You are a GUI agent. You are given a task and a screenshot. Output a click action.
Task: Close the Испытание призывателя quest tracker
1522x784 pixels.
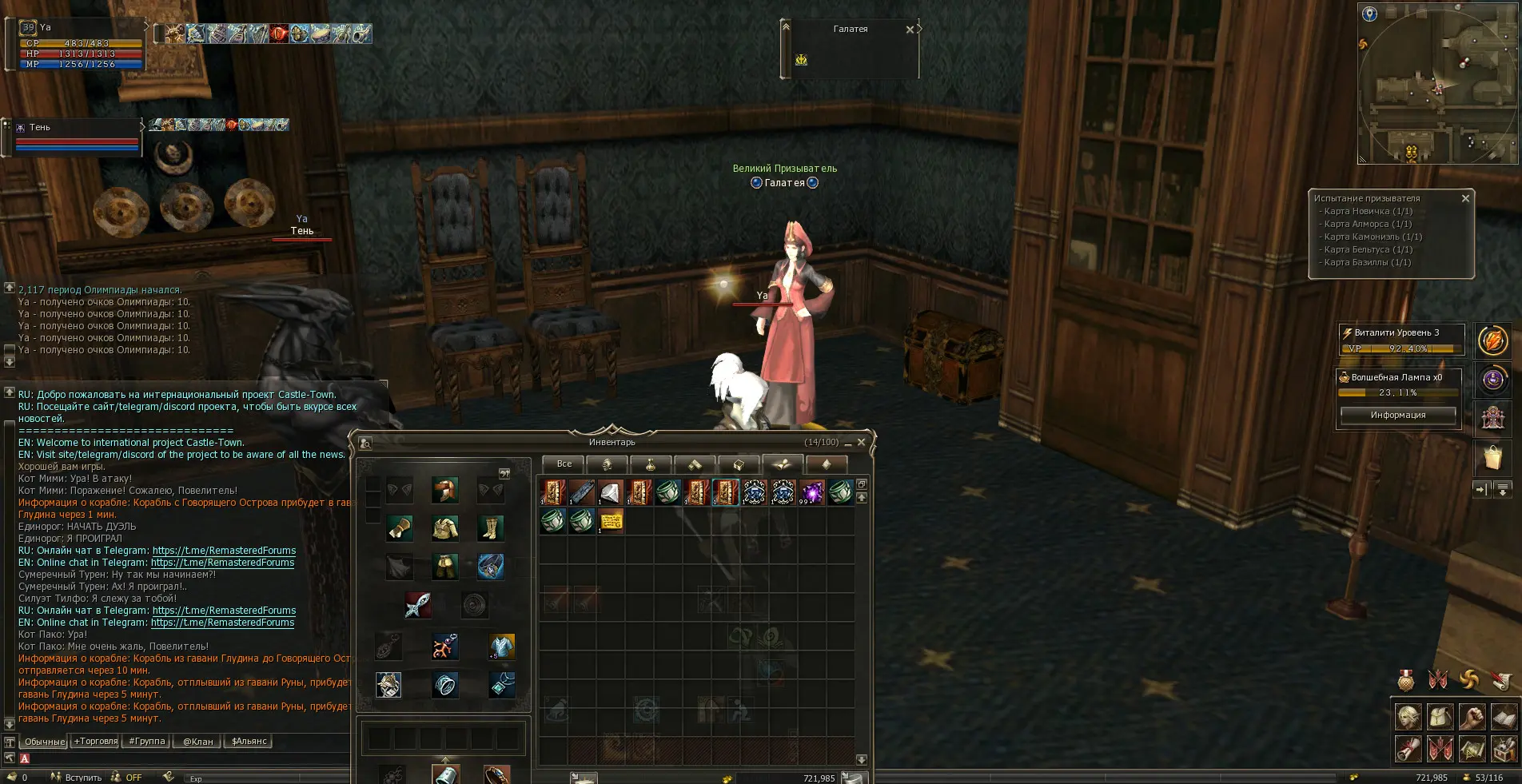click(1465, 198)
